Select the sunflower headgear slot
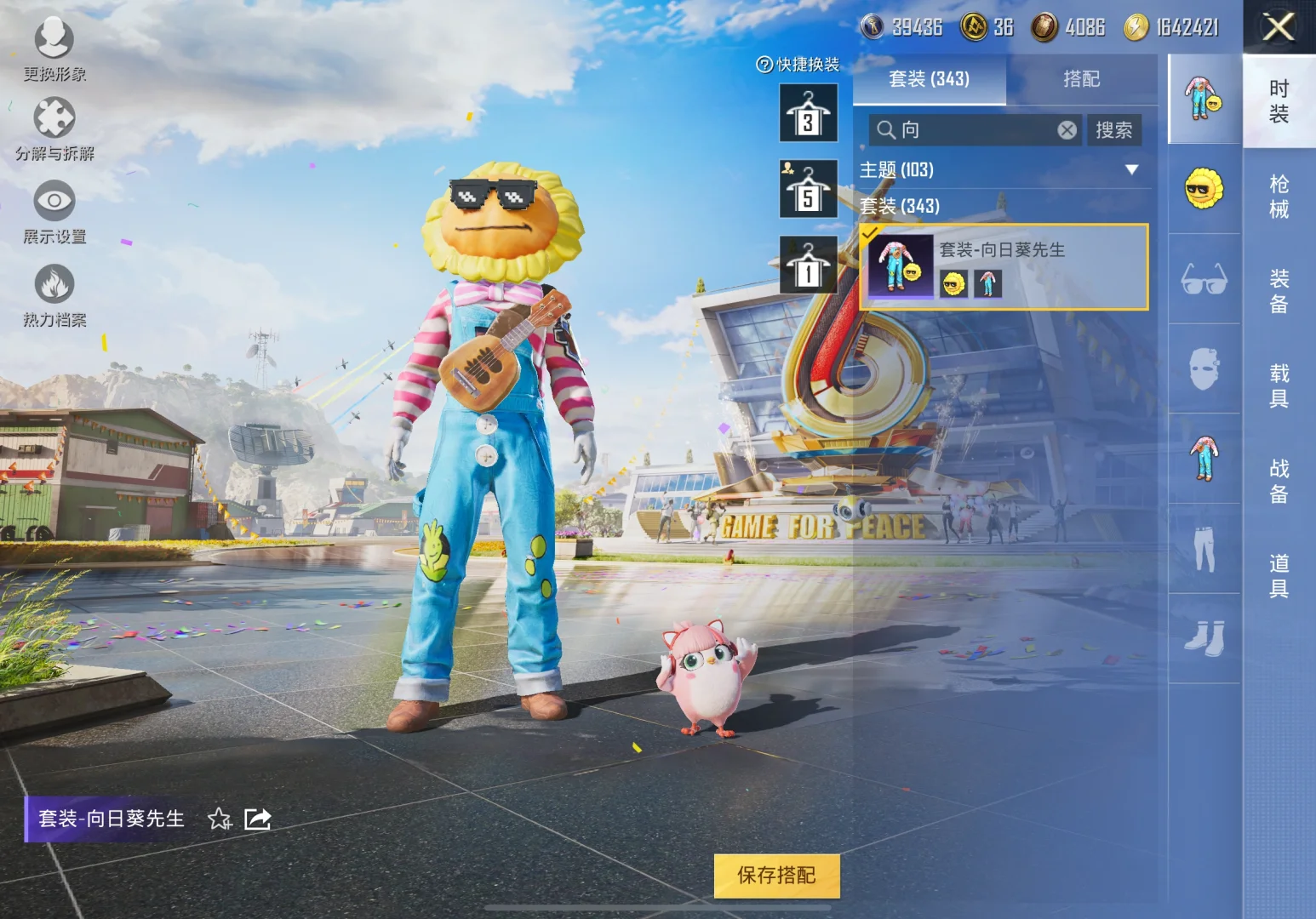Image resolution: width=1316 pixels, height=919 pixels. (x=1204, y=189)
